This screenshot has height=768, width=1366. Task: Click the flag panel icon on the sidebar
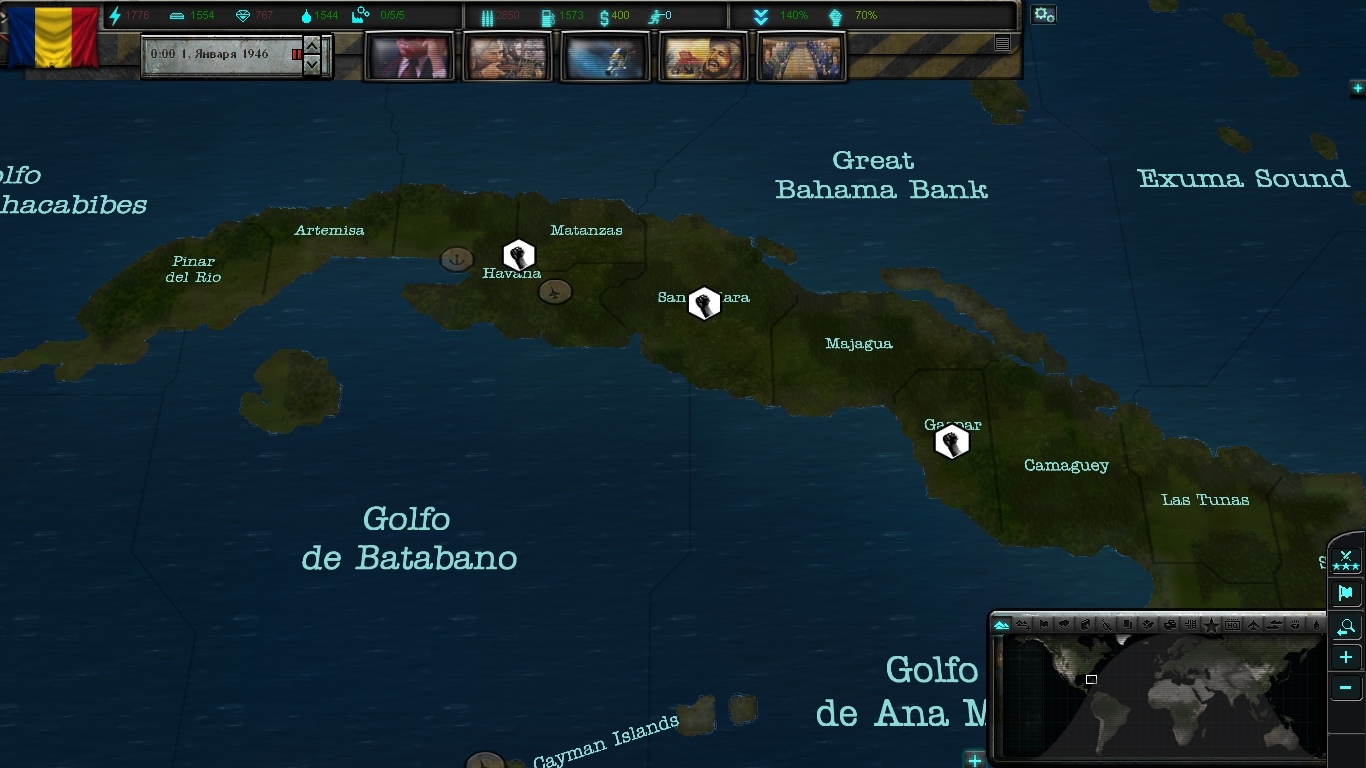click(x=1345, y=592)
